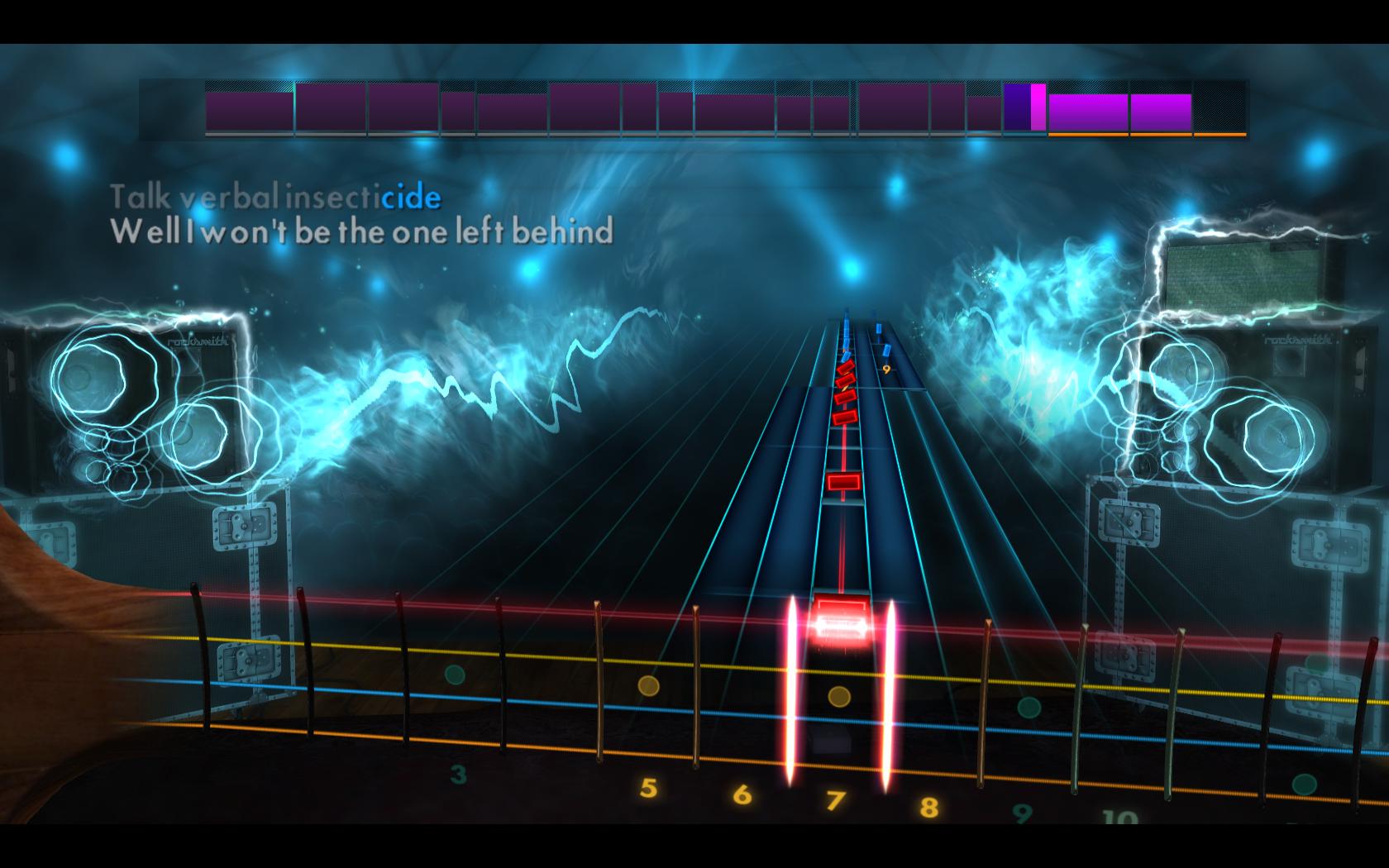Select the yellow inlay dot between frets 7 and 8
Viewport: 1389px width, 868px height.
(x=840, y=697)
